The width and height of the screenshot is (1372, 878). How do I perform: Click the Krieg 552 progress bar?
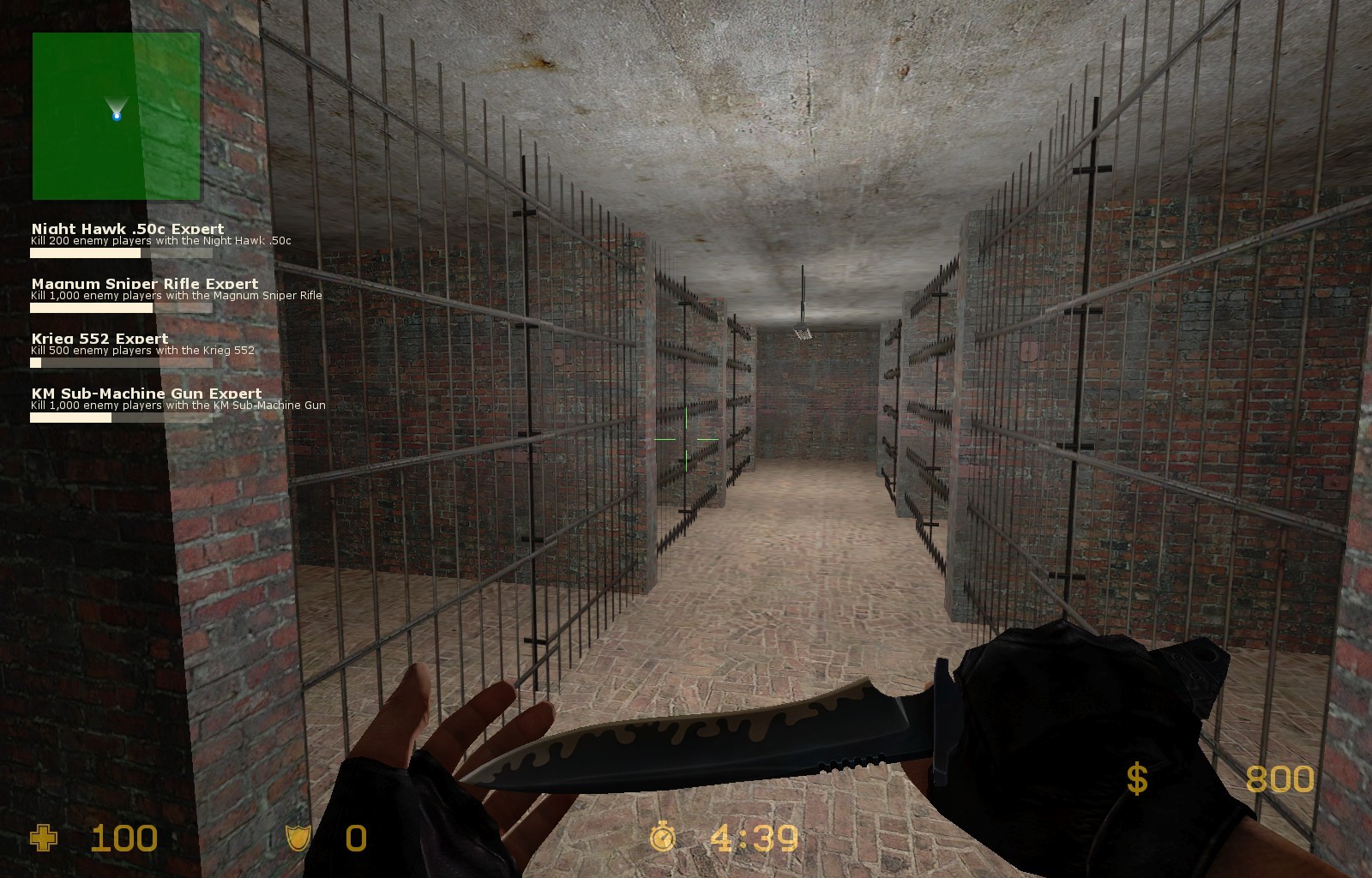click(120, 363)
